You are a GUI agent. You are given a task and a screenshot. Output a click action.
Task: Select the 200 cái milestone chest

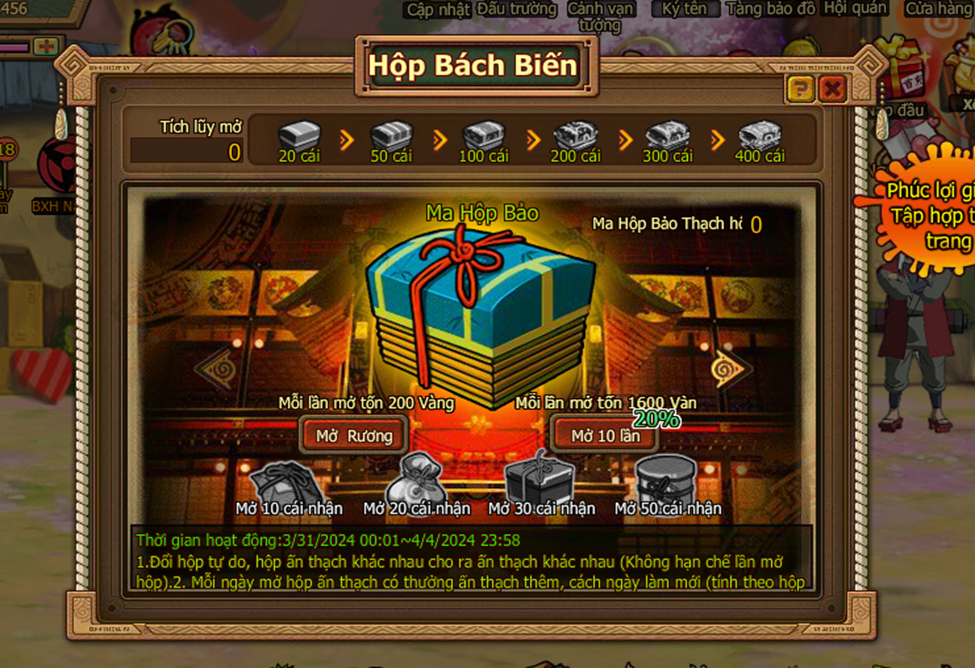click(575, 135)
